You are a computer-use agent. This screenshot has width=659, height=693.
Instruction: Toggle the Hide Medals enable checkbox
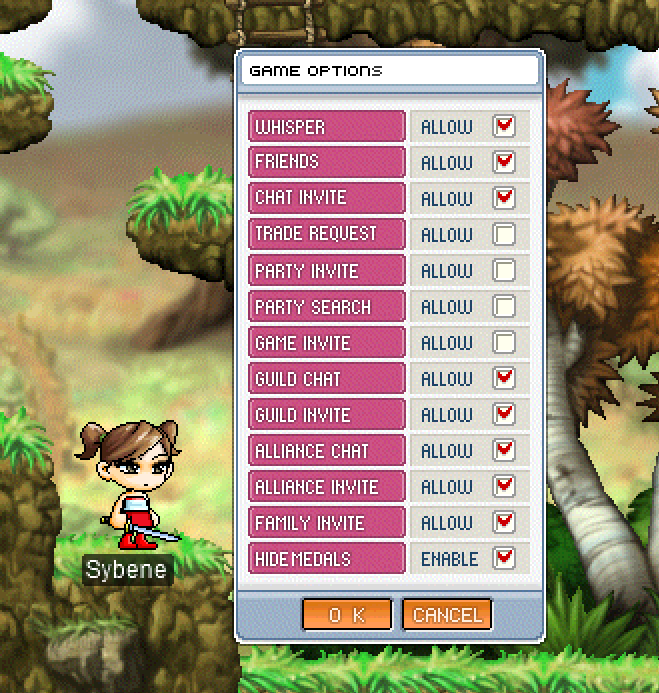(504, 559)
